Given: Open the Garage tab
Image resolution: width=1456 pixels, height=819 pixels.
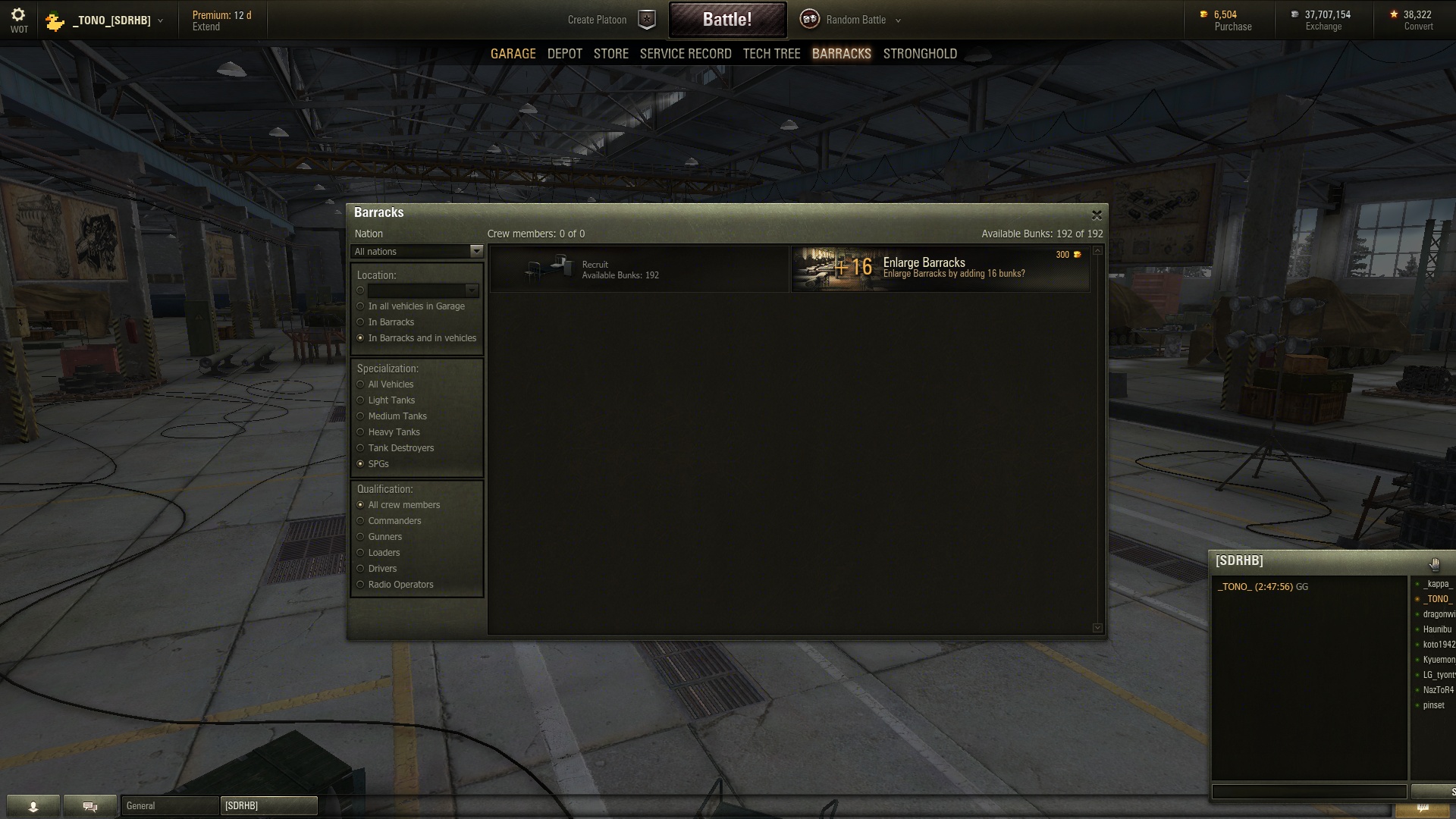Looking at the screenshot, I should pyautogui.click(x=513, y=54).
